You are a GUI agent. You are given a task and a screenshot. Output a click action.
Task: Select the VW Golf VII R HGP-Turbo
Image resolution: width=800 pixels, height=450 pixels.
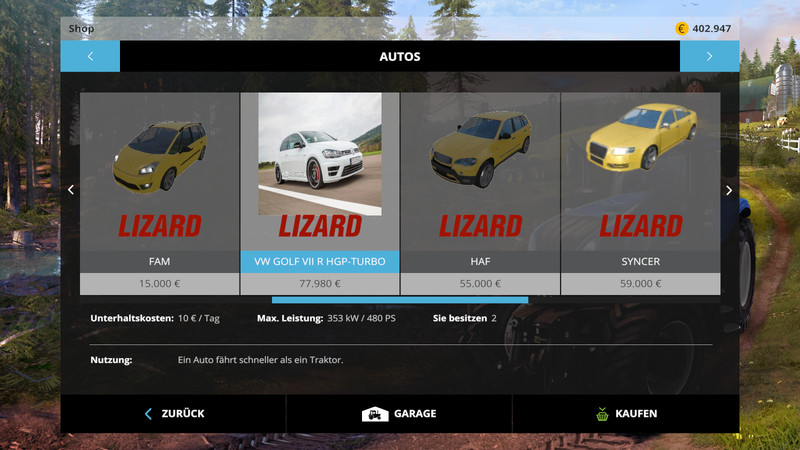320,190
